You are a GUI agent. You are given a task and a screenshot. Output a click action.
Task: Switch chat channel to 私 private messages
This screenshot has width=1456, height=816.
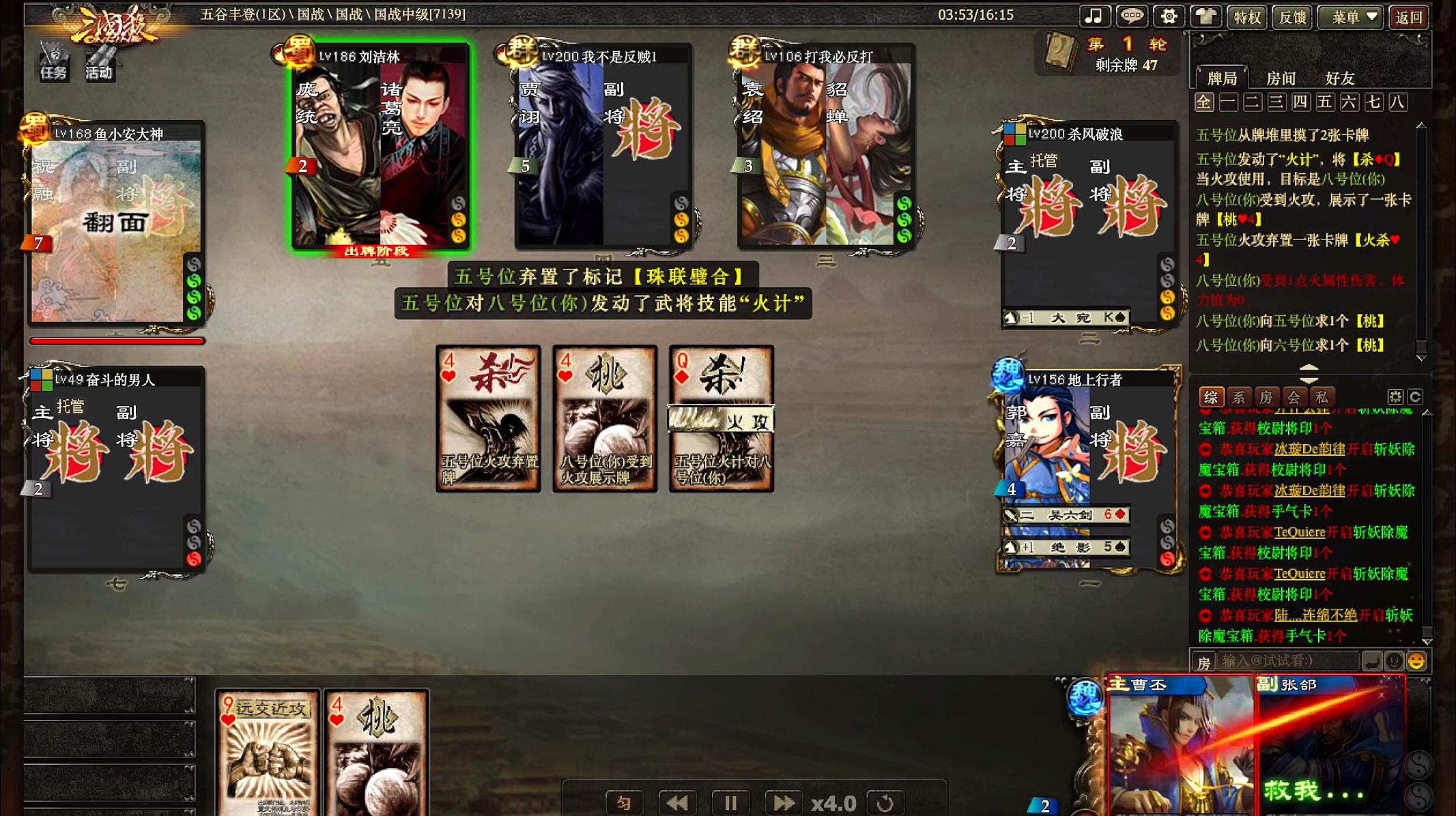[1321, 396]
